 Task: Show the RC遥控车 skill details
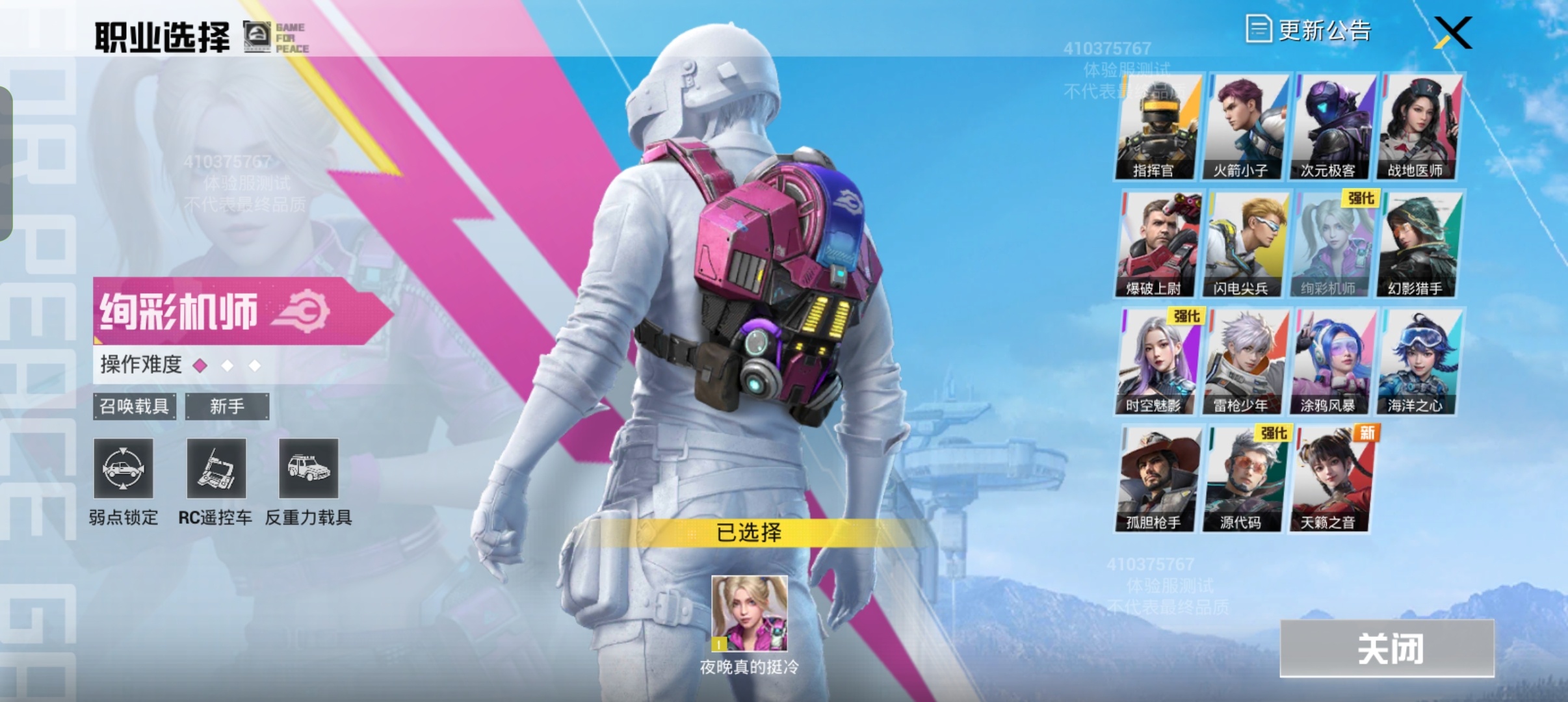click(216, 469)
